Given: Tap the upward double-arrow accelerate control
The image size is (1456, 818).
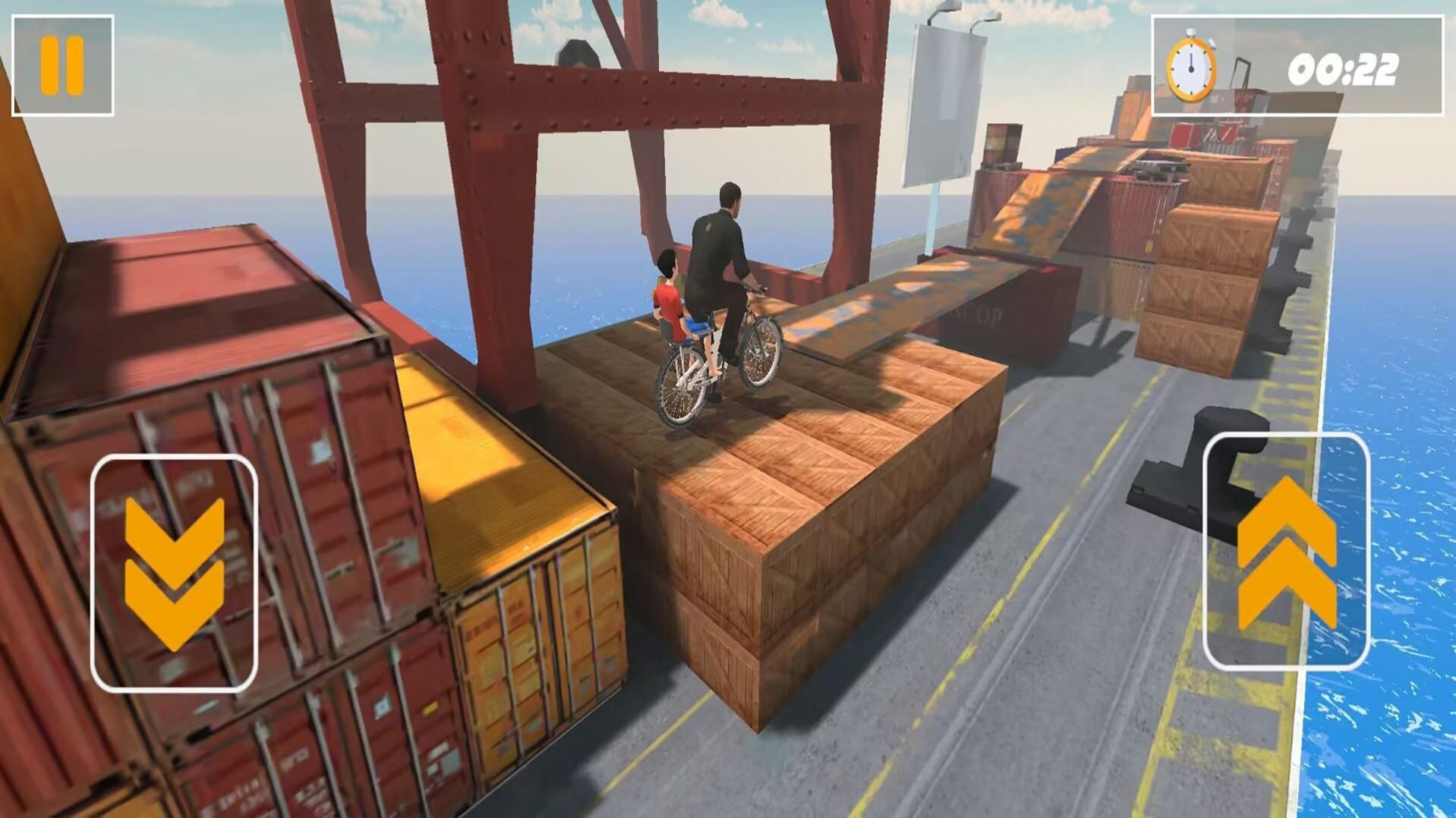Looking at the screenshot, I should pyautogui.click(x=1286, y=552).
